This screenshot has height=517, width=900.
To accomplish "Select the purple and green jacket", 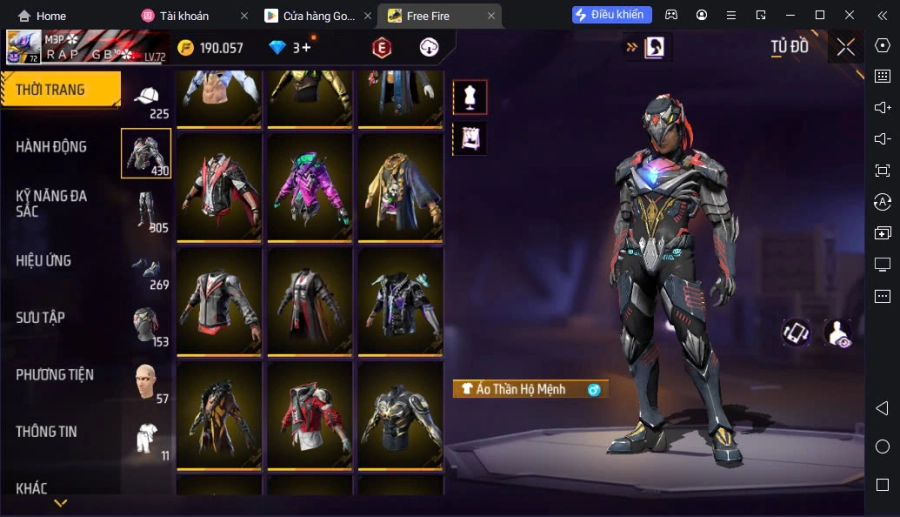I will tap(310, 186).
